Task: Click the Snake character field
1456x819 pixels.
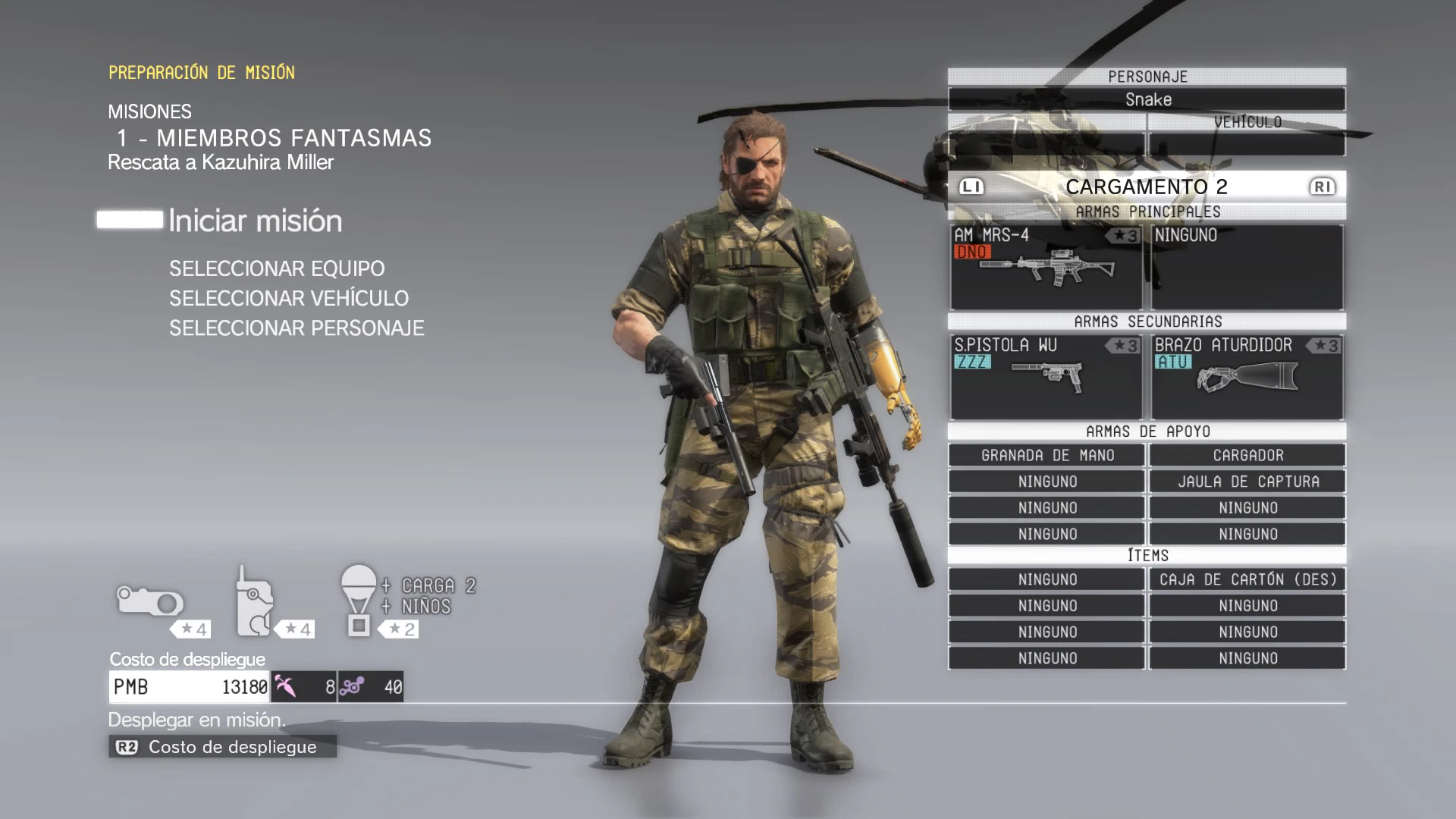Action: [x=1147, y=99]
